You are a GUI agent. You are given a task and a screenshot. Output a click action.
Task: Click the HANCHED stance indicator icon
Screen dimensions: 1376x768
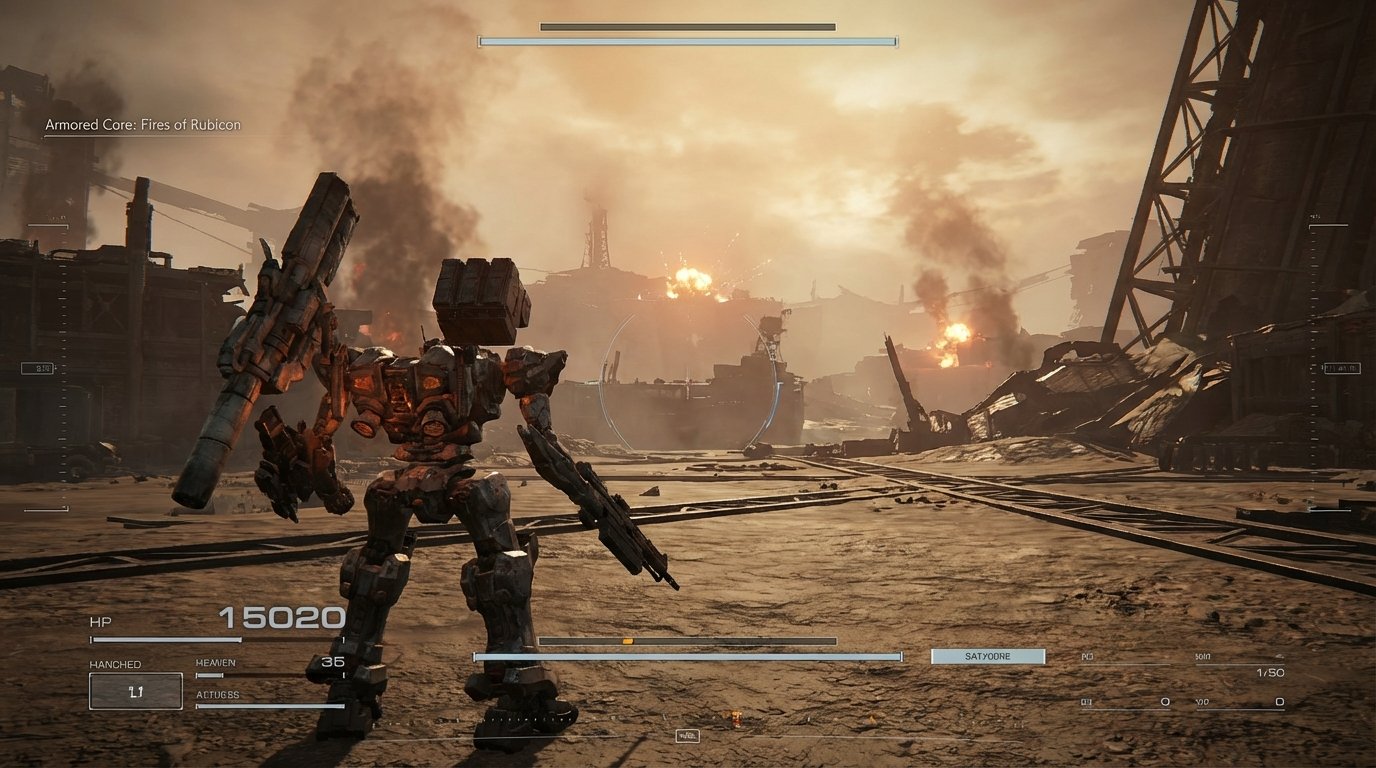click(136, 691)
